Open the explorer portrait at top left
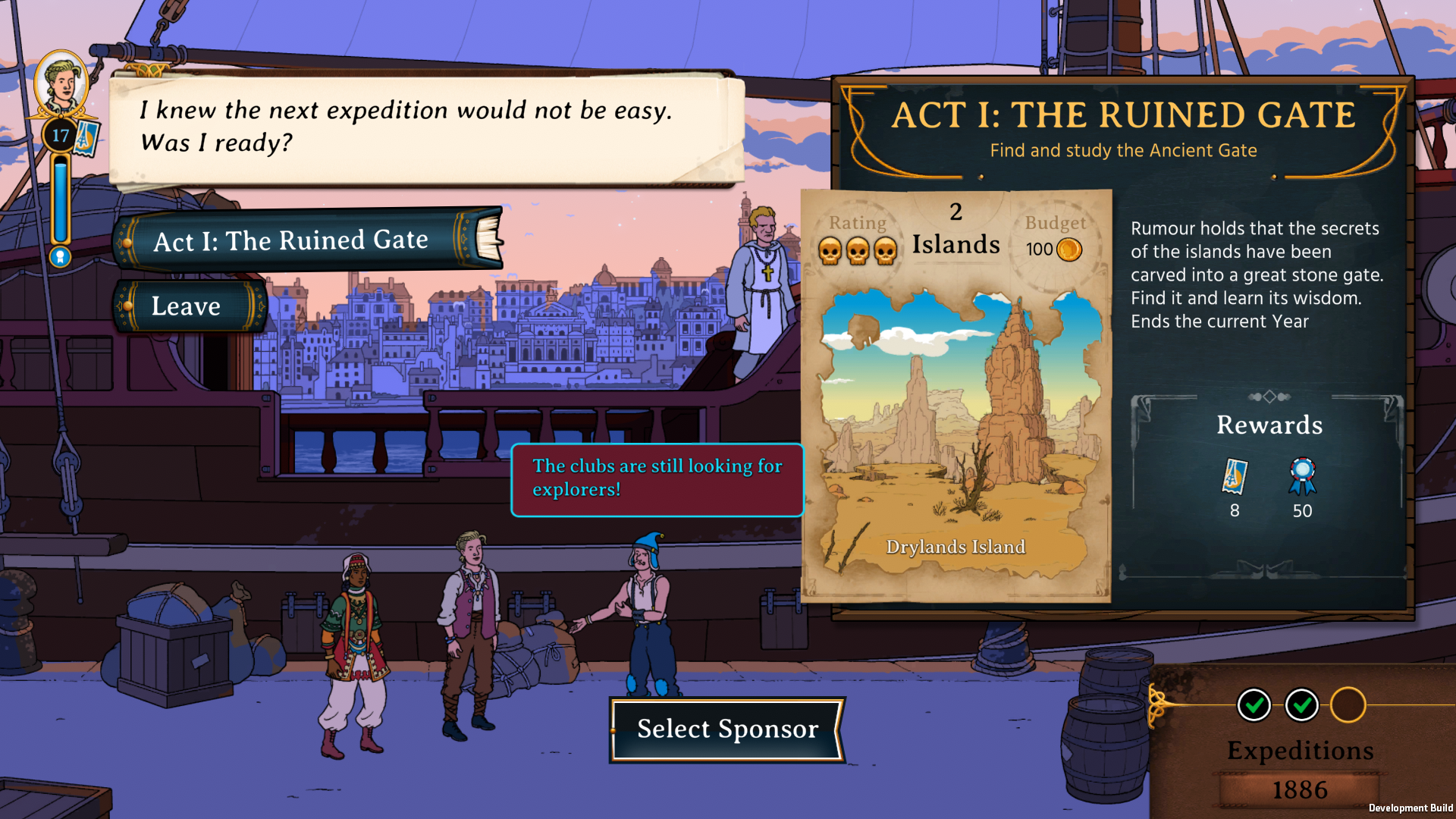The height and width of the screenshot is (819, 1456). pos(62,82)
